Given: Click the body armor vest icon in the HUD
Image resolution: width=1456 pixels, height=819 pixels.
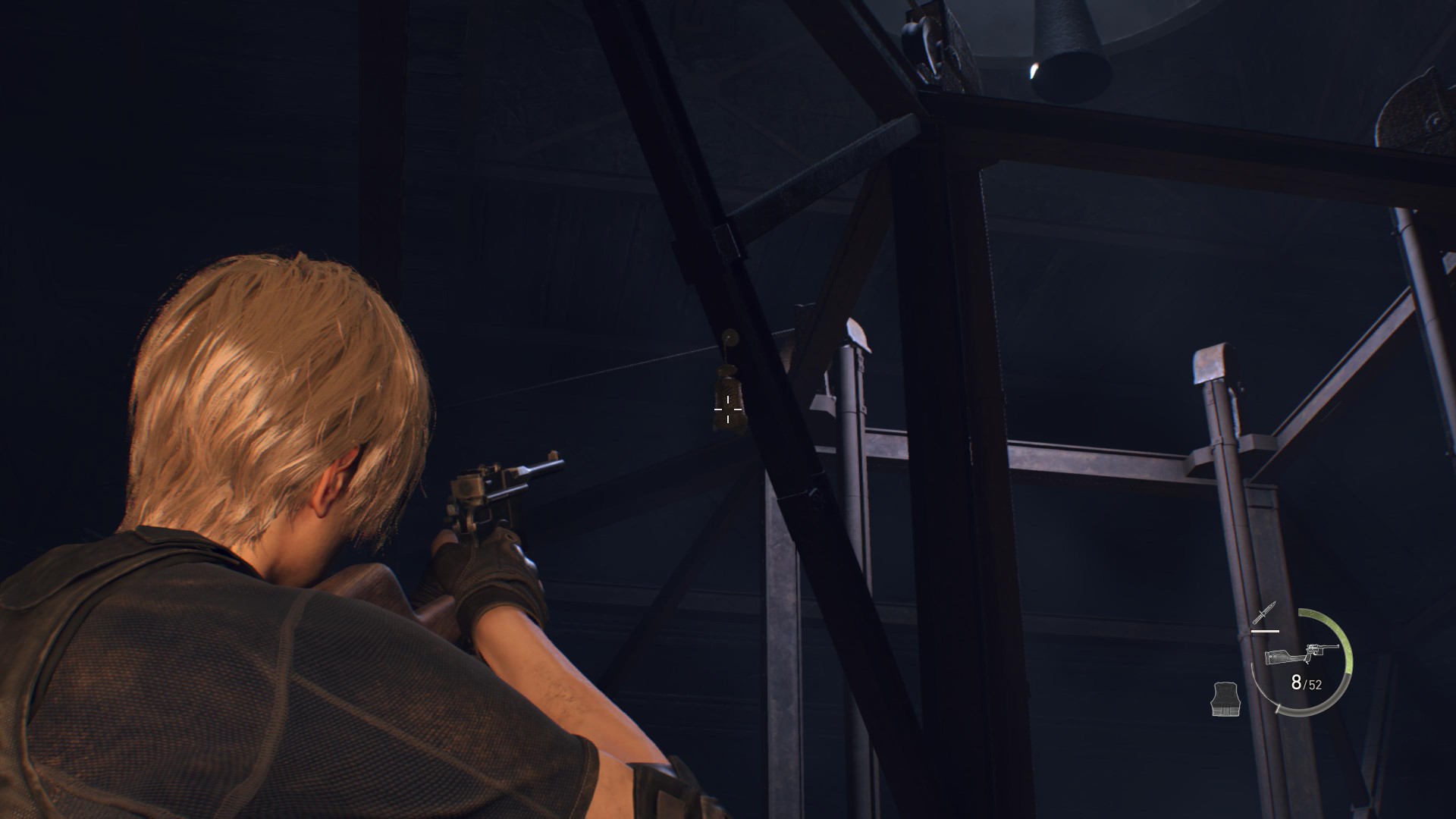Looking at the screenshot, I should (x=1225, y=698).
